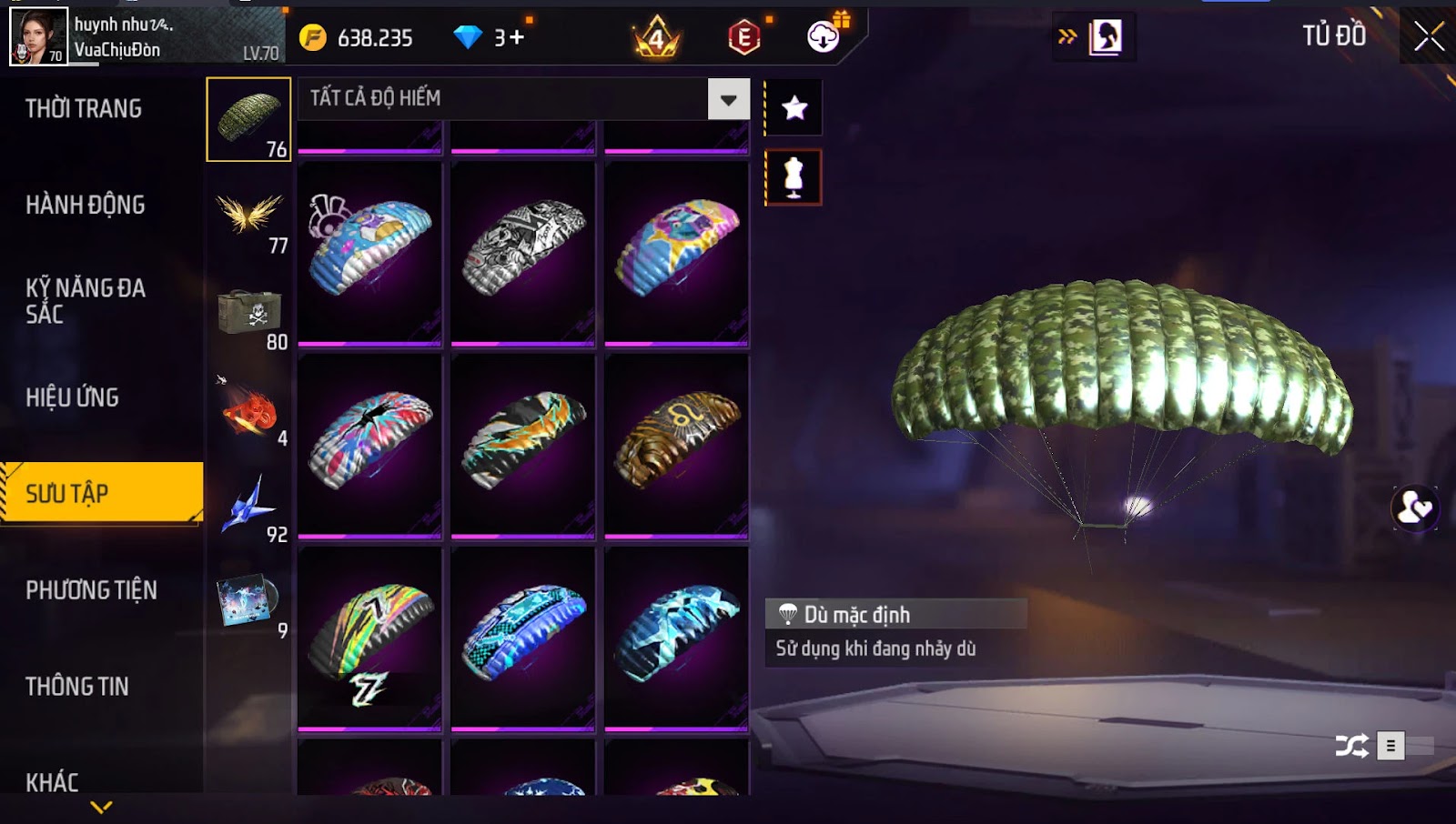Switch to the Hành Động tab

[86, 206]
